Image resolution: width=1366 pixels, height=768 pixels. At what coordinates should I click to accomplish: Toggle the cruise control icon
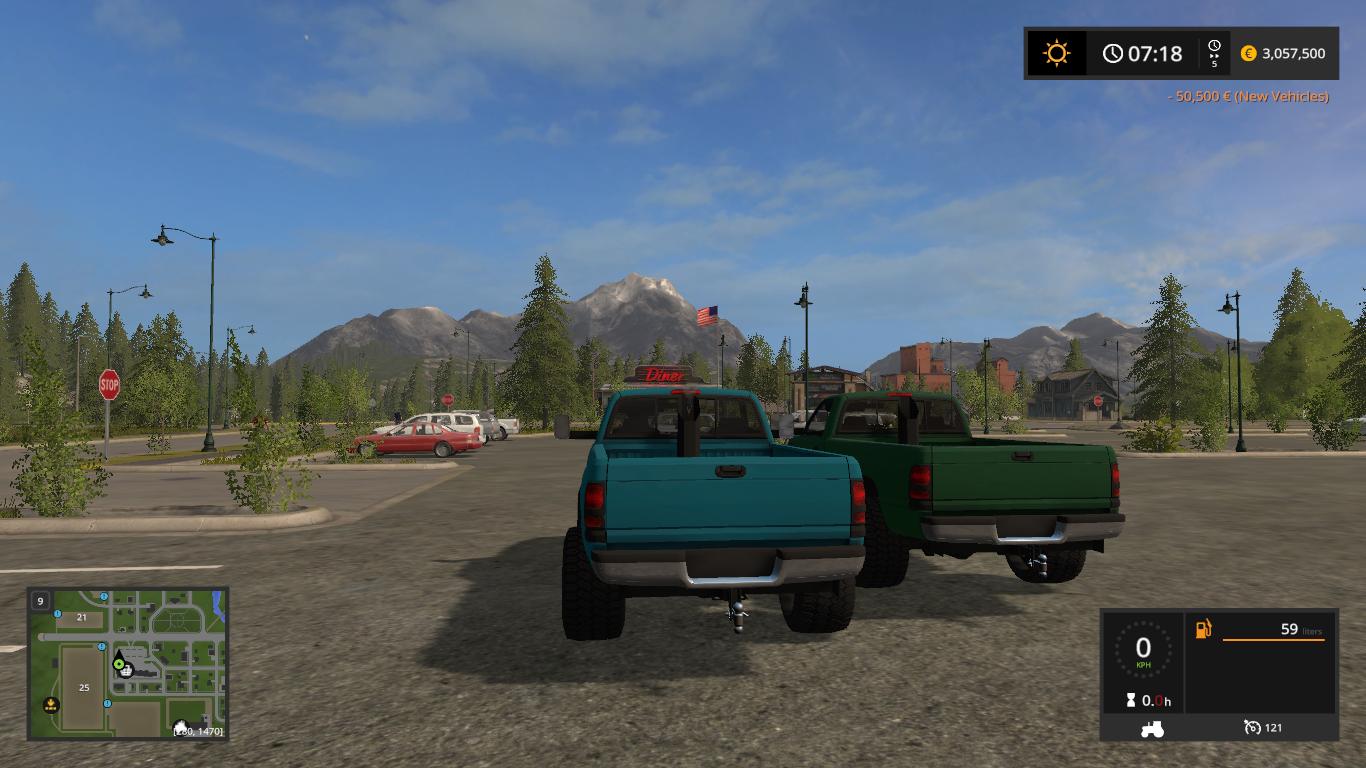tap(1252, 727)
